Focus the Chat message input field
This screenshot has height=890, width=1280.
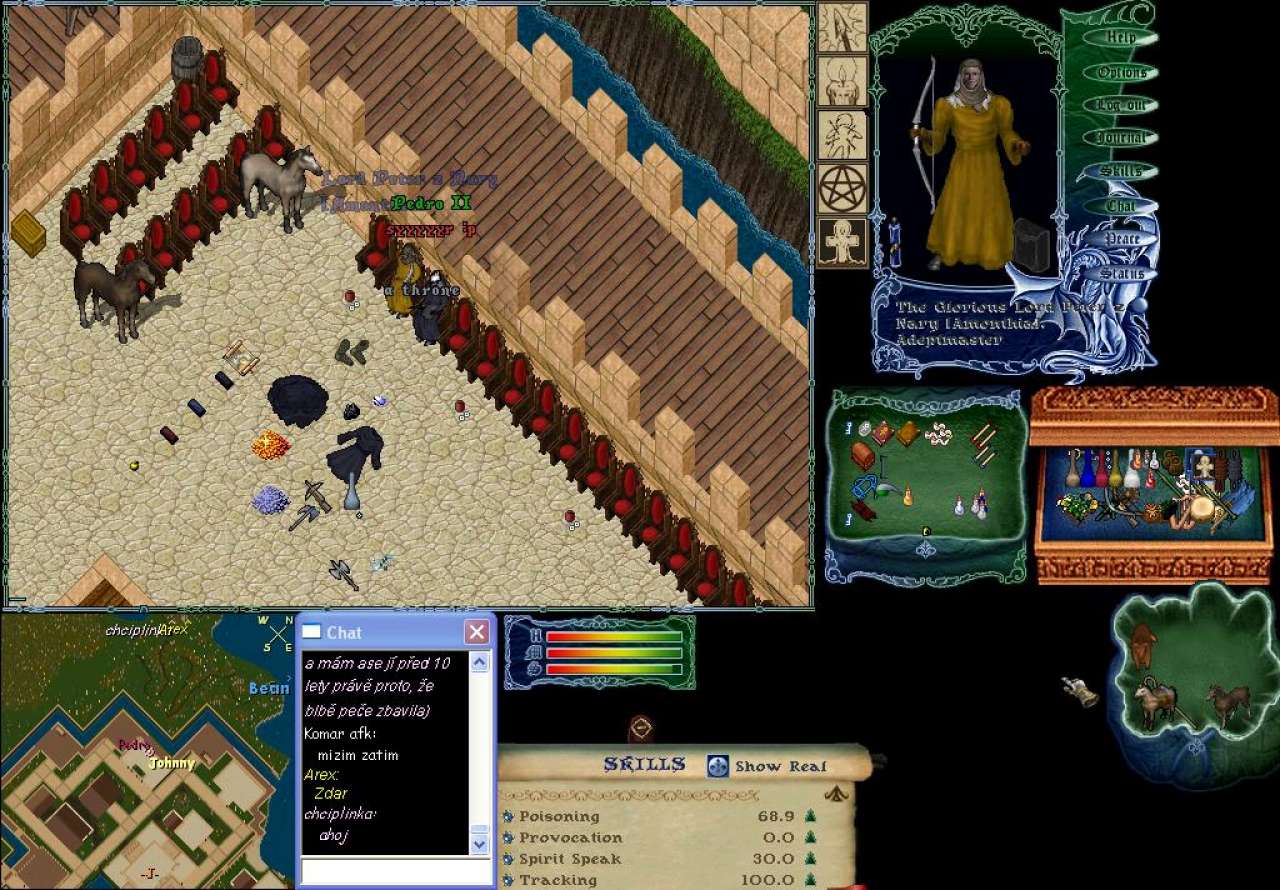click(397, 871)
